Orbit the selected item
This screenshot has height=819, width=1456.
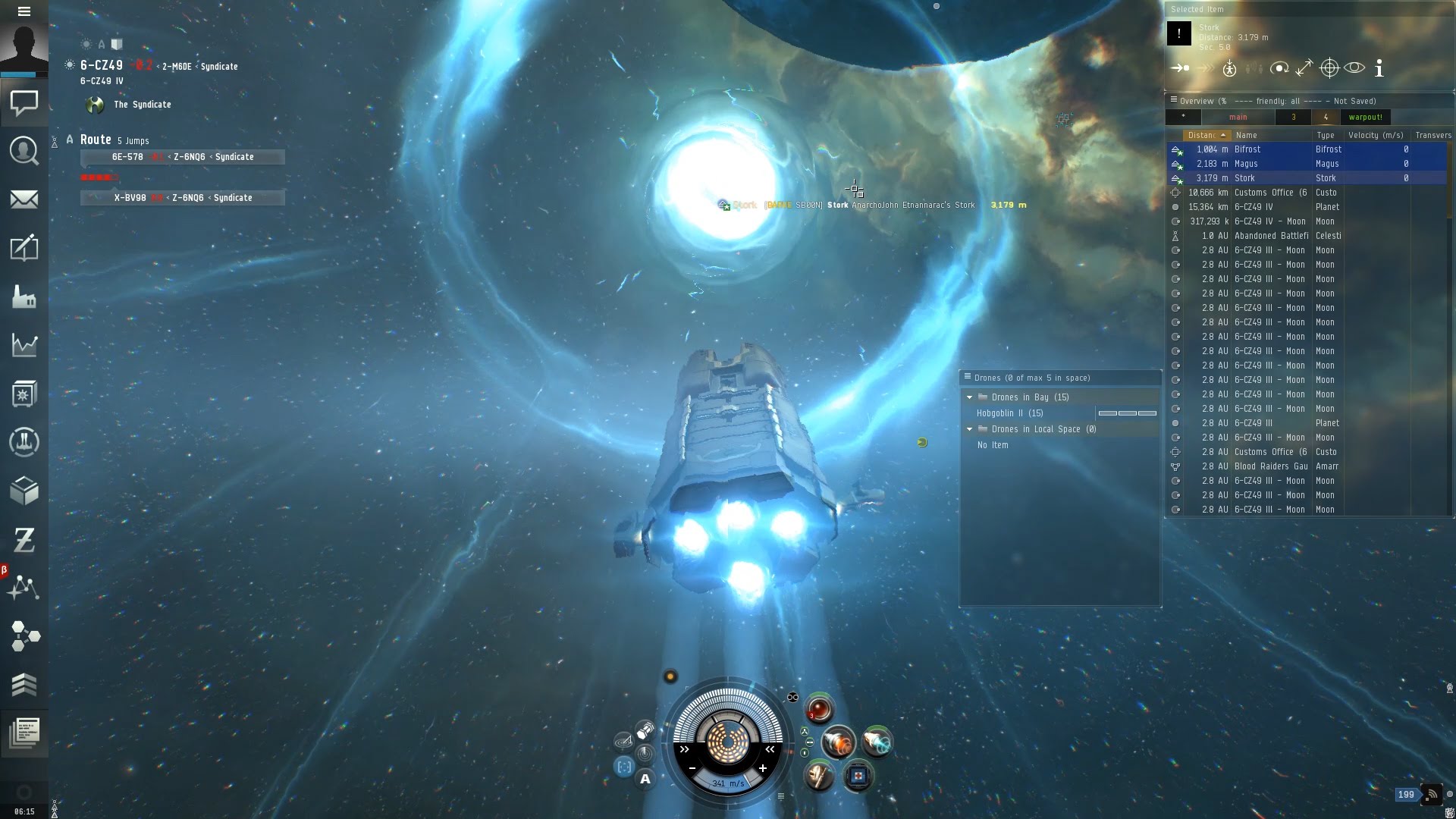click(x=1279, y=68)
